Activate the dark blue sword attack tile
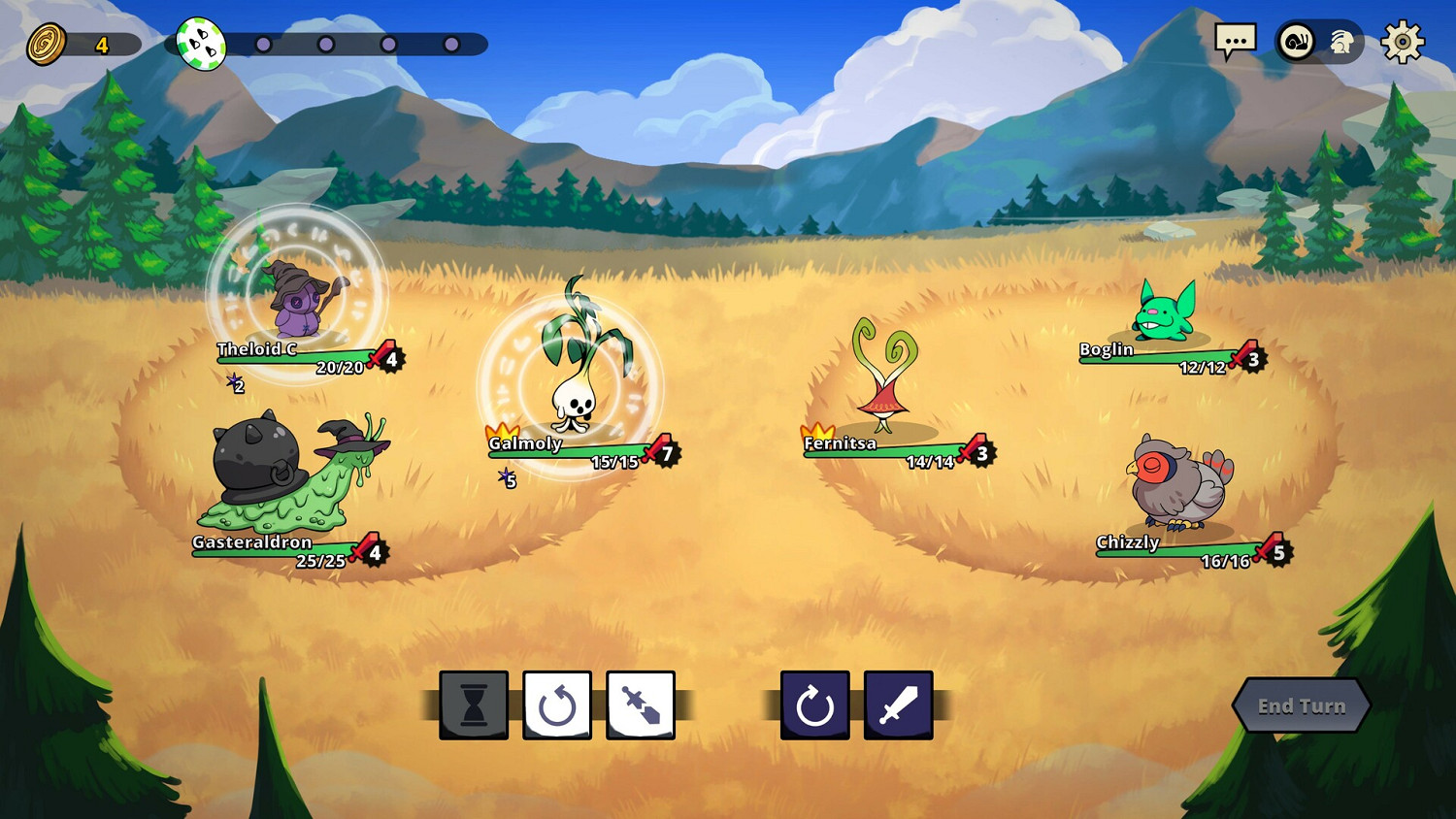The height and width of the screenshot is (819, 1456). [899, 705]
